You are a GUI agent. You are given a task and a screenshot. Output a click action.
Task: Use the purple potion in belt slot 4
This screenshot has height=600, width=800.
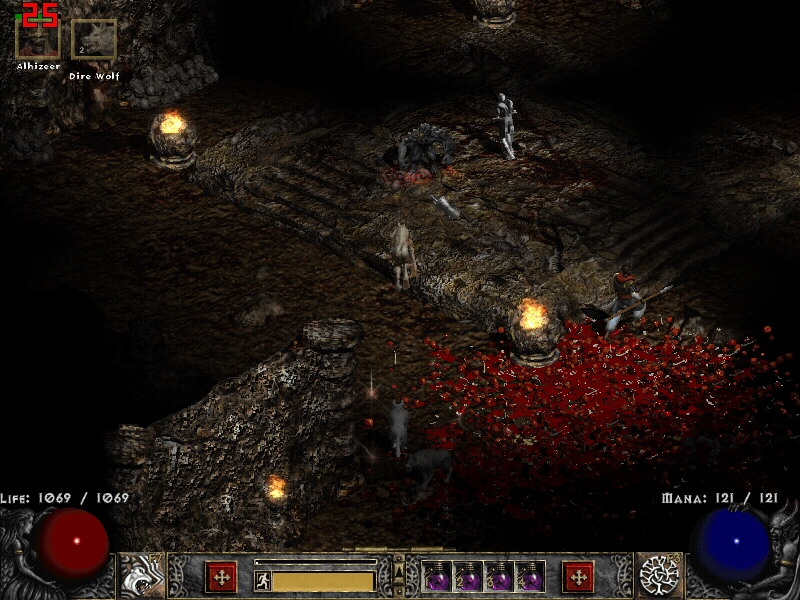pos(530,576)
